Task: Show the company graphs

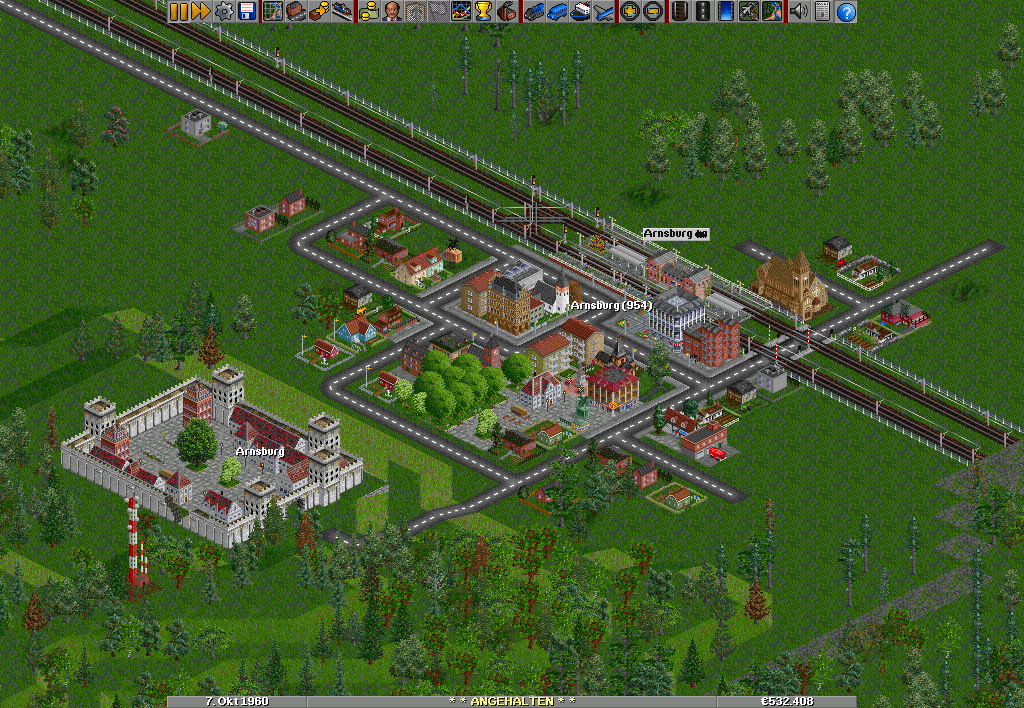Action: [462, 12]
